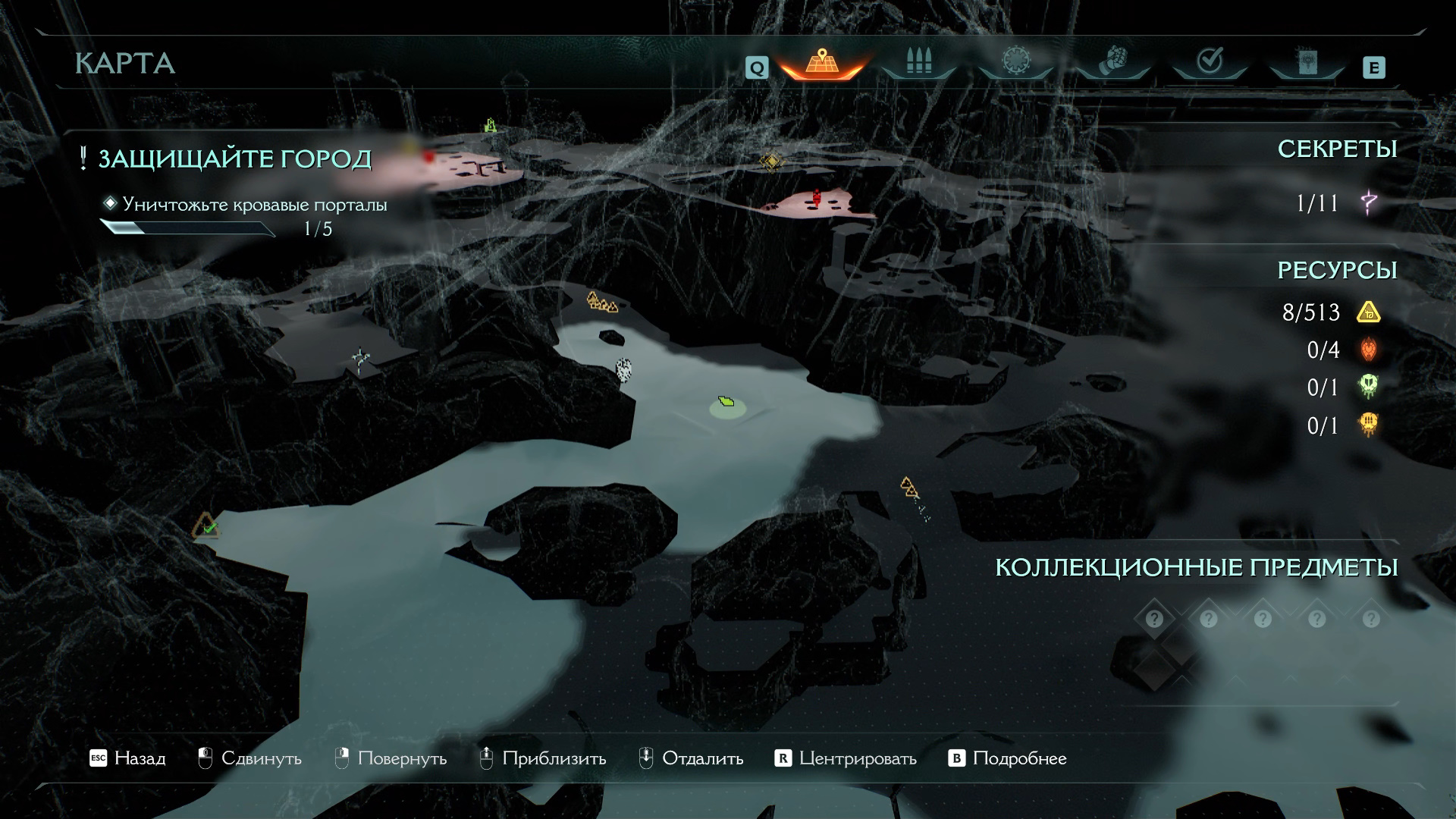Go back with the 'Назад' button
This screenshot has height=819, width=1456.
click(x=127, y=758)
